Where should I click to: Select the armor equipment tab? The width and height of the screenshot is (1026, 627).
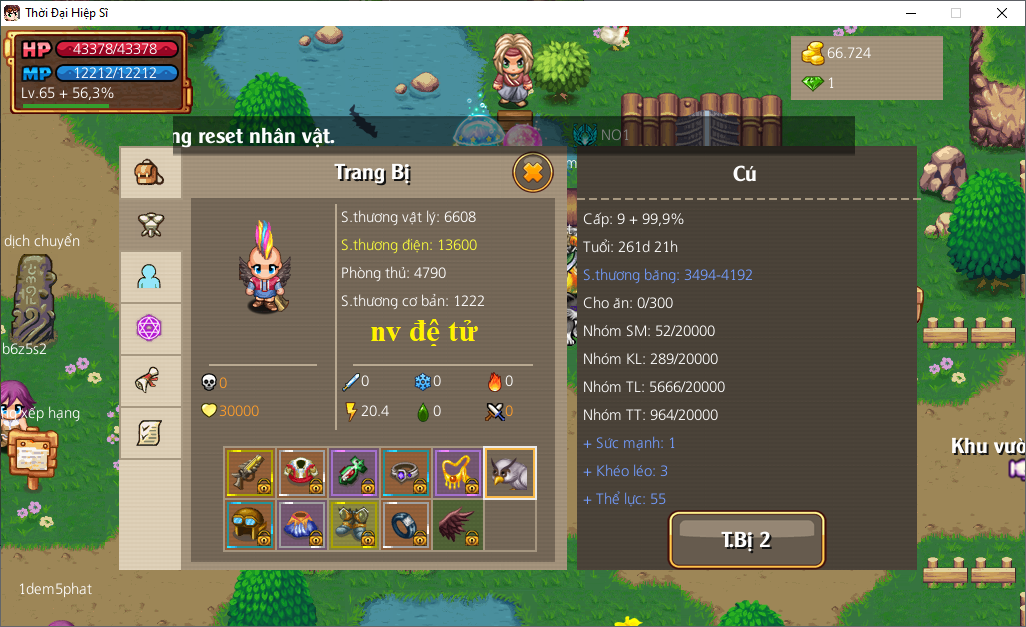[150, 225]
